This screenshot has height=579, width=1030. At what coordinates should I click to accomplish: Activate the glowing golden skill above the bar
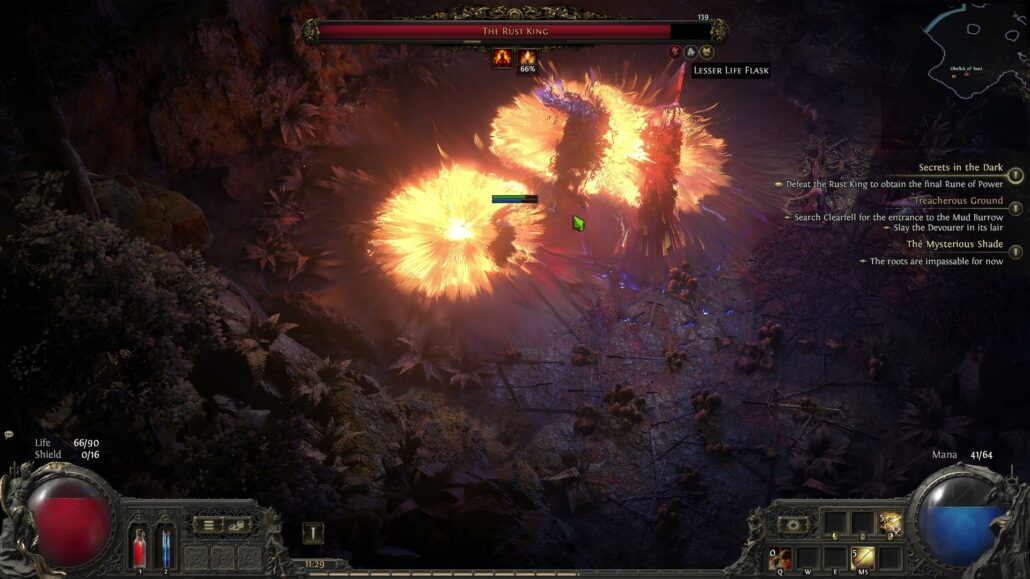click(x=890, y=524)
